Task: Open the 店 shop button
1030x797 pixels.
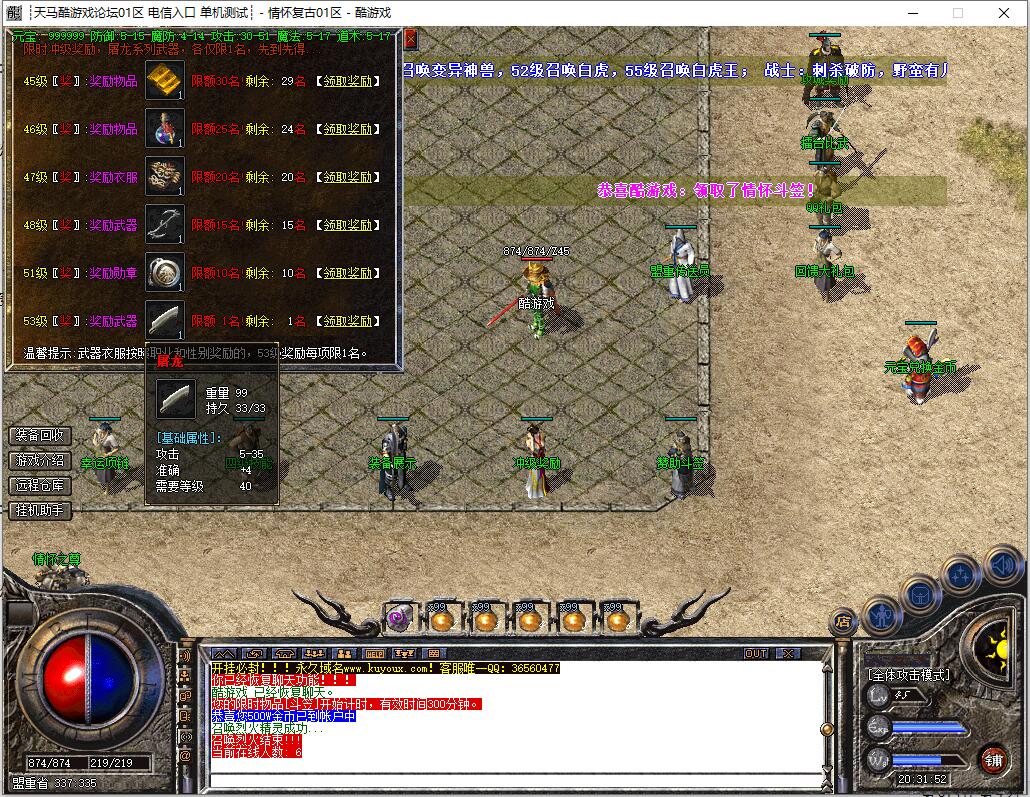Action: [844, 621]
